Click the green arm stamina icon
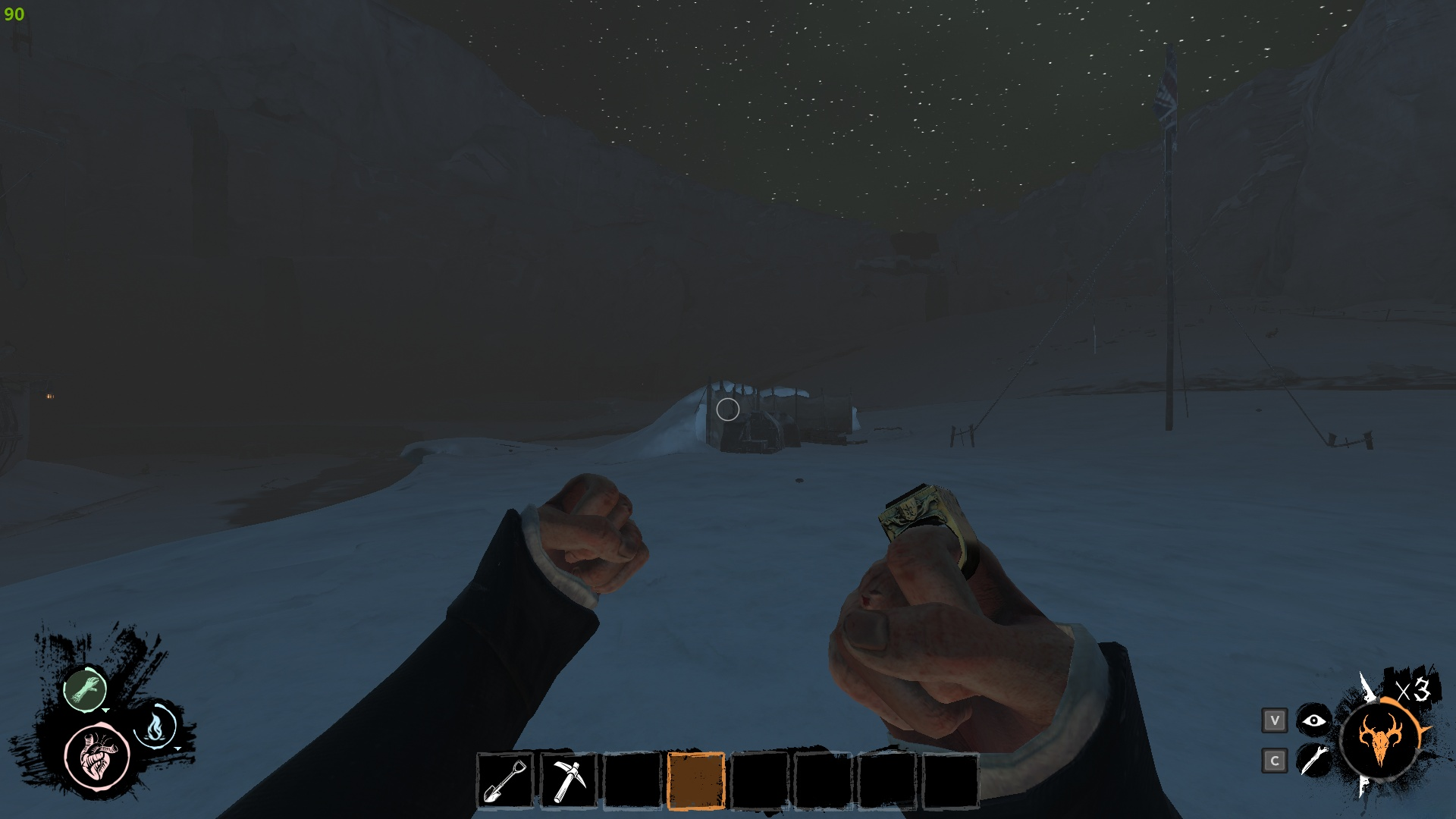Screen dimensions: 1456x819 click(x=85, y=689)
